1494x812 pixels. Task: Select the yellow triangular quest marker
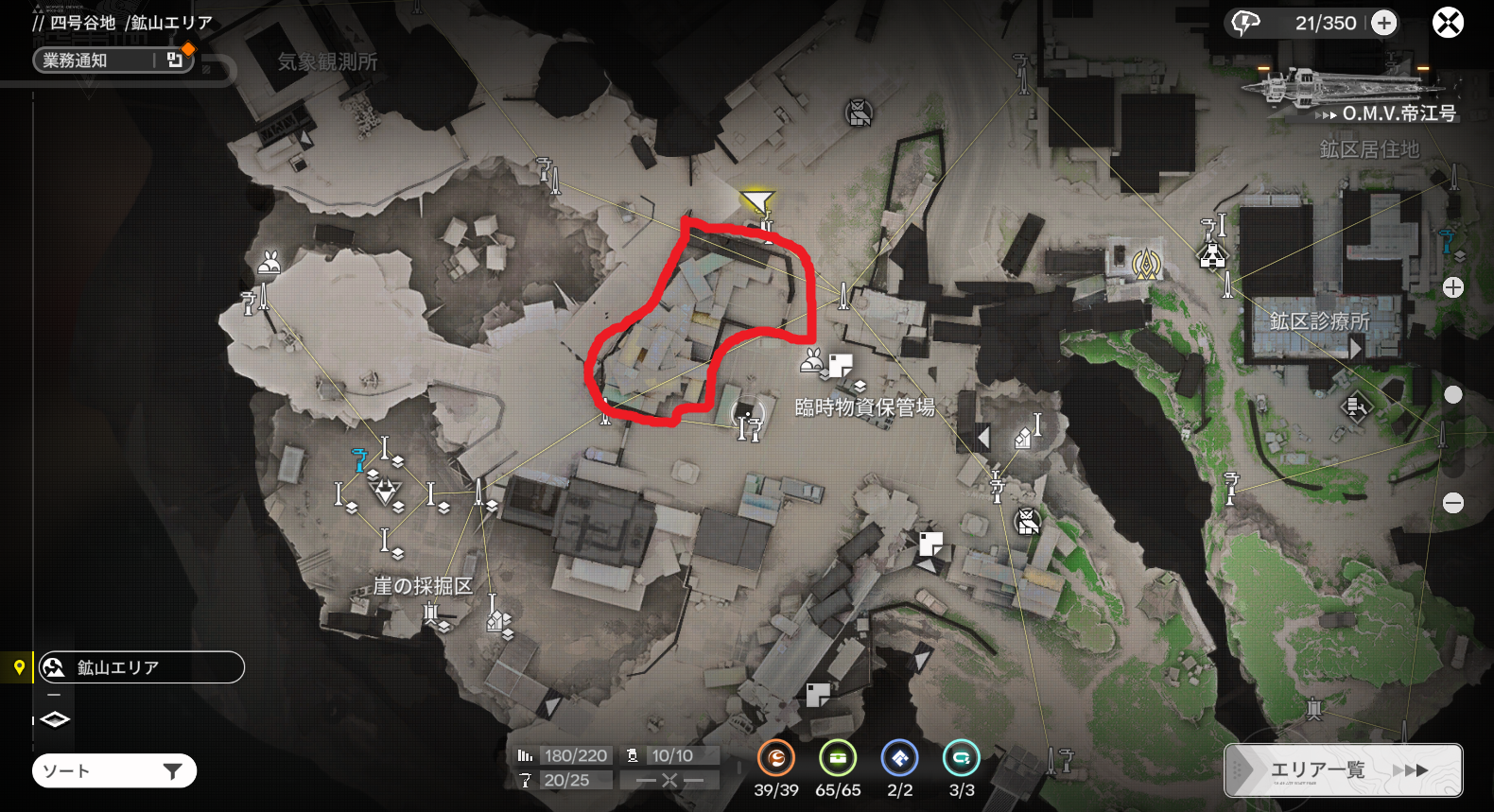coord(757,200)
